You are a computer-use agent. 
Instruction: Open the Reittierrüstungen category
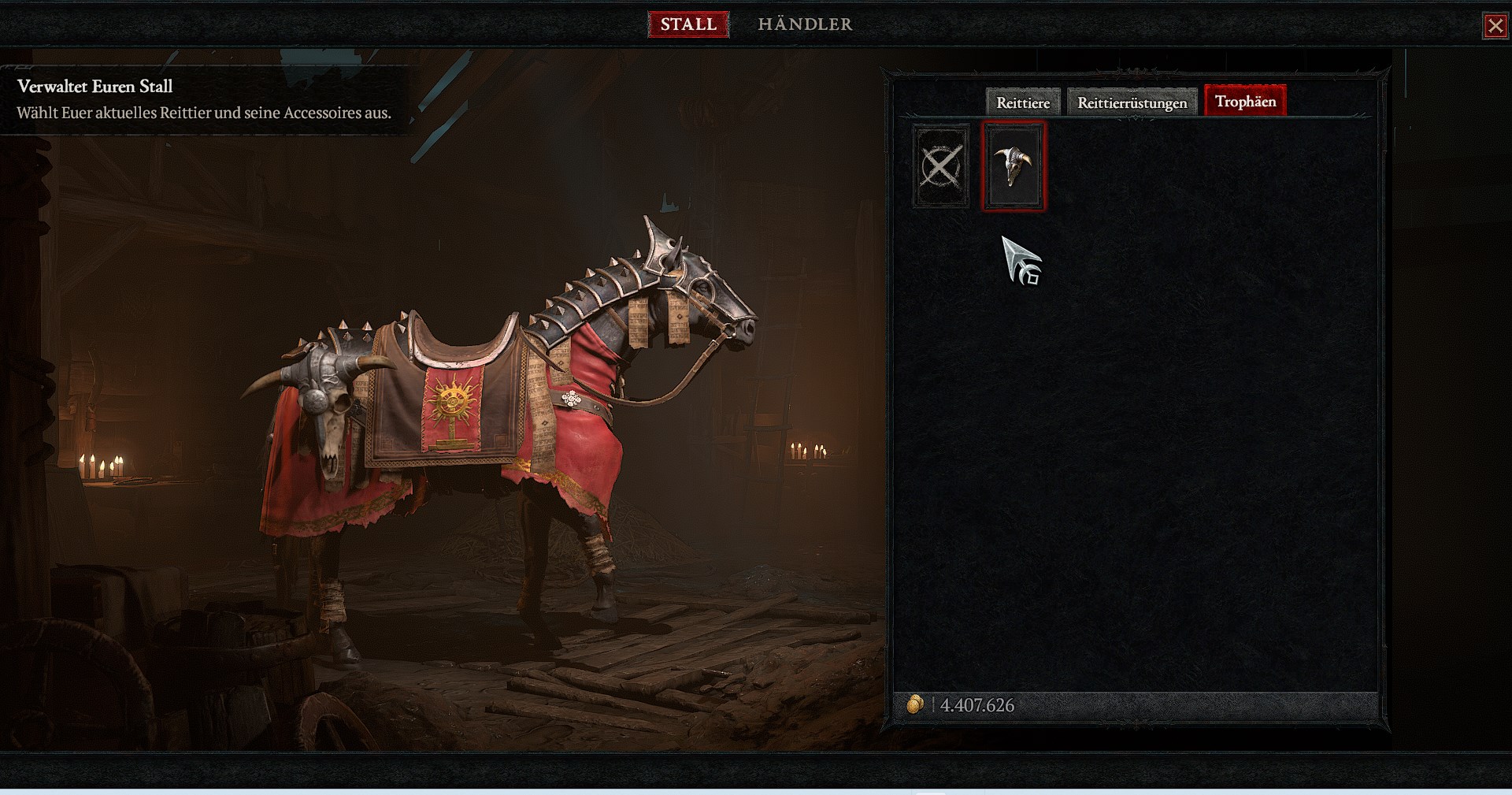pos(1132,102)
